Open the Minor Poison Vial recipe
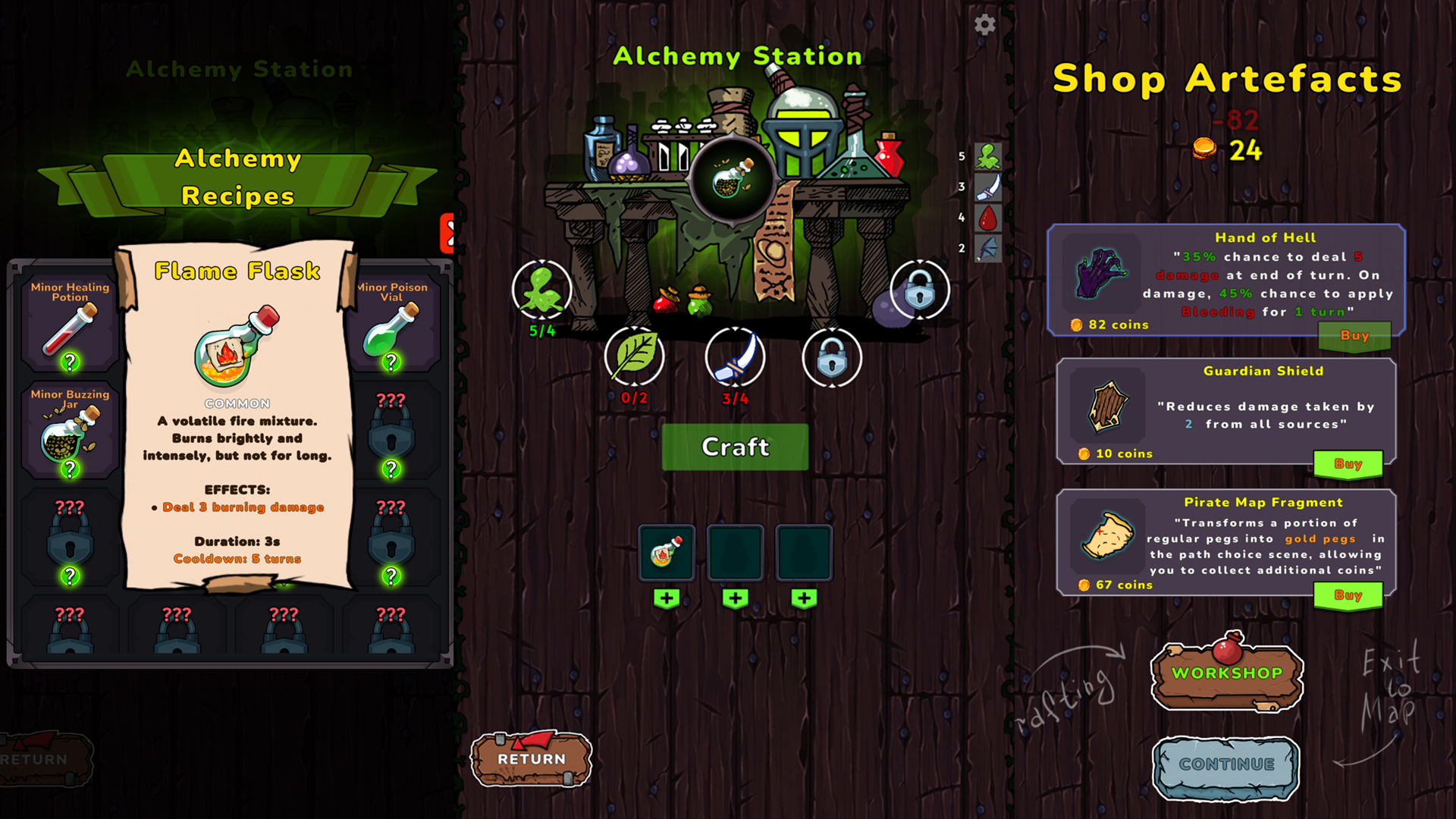The width and height of the screenshot is (1456, 819). point(391,328)
